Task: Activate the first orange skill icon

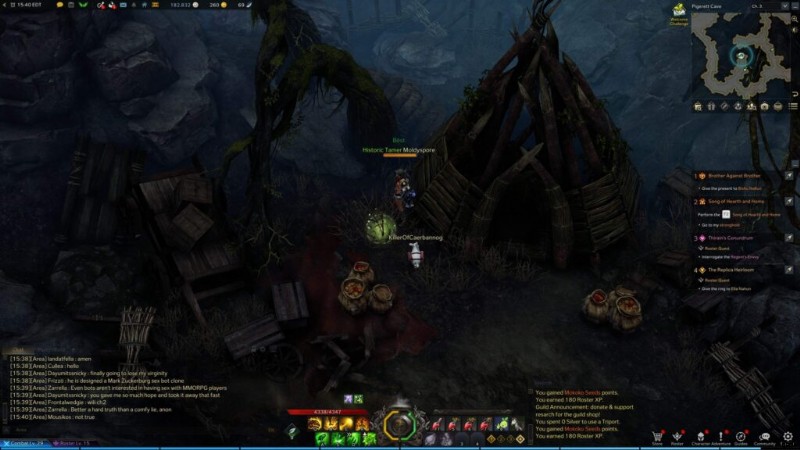Action: pos(314,424)
